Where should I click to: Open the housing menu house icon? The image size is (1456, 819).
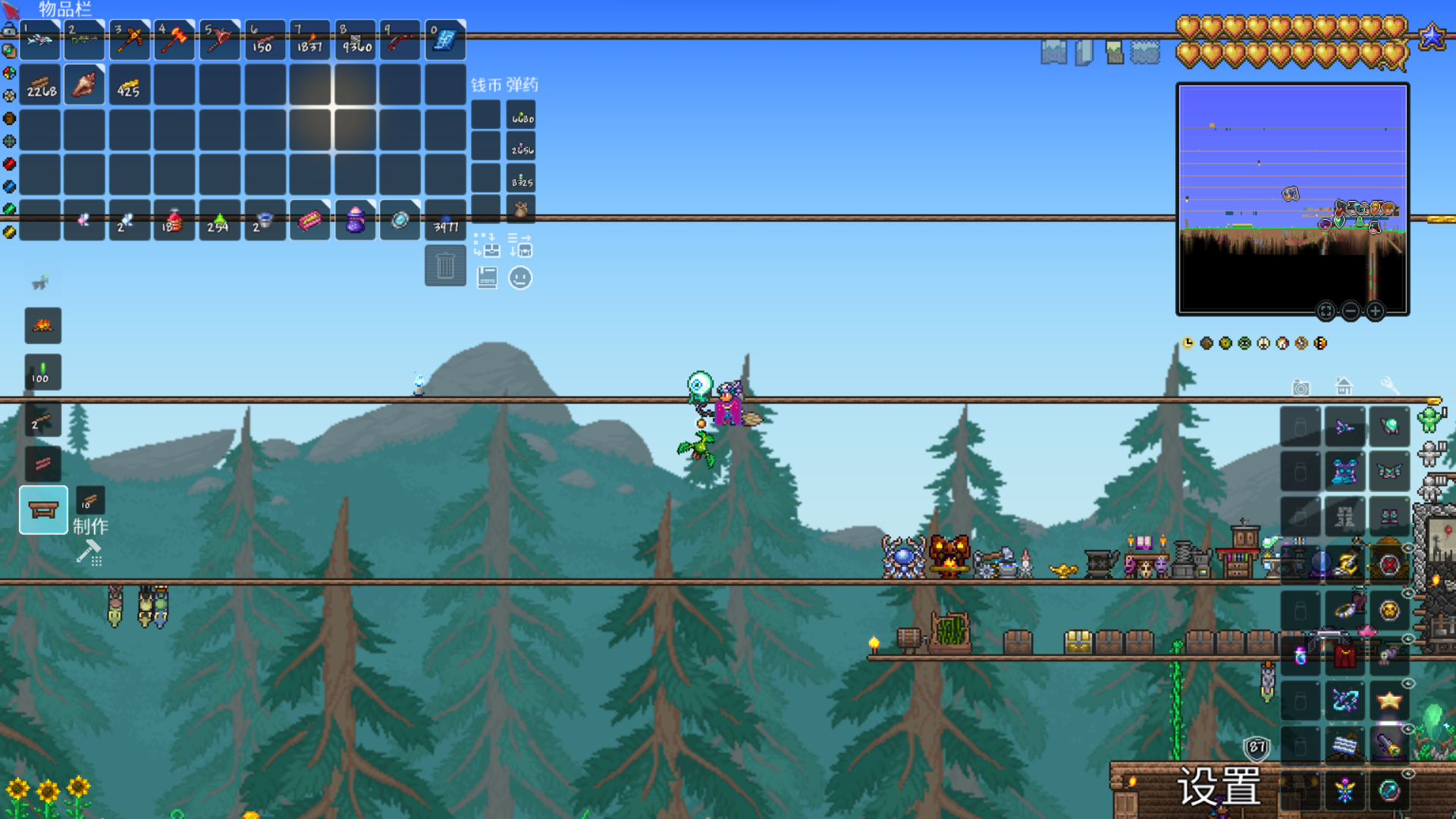(1344, 387)
